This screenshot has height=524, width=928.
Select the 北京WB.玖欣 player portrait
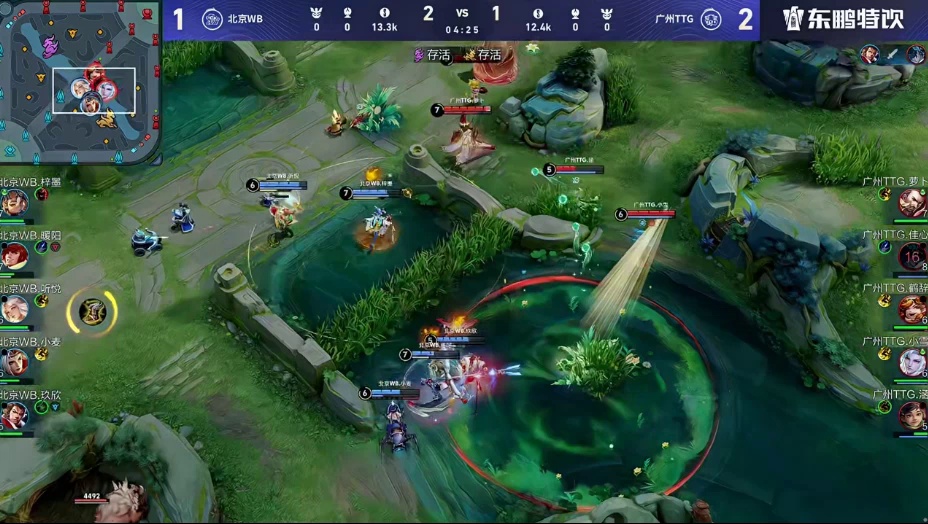(x=14, y=415)
